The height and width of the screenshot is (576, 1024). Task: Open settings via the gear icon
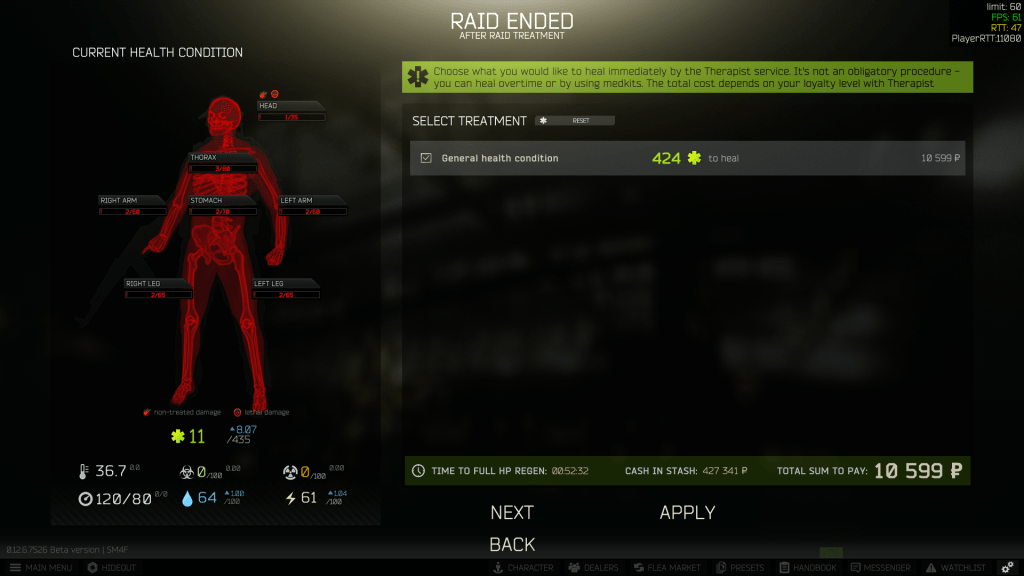point(1007,568)
